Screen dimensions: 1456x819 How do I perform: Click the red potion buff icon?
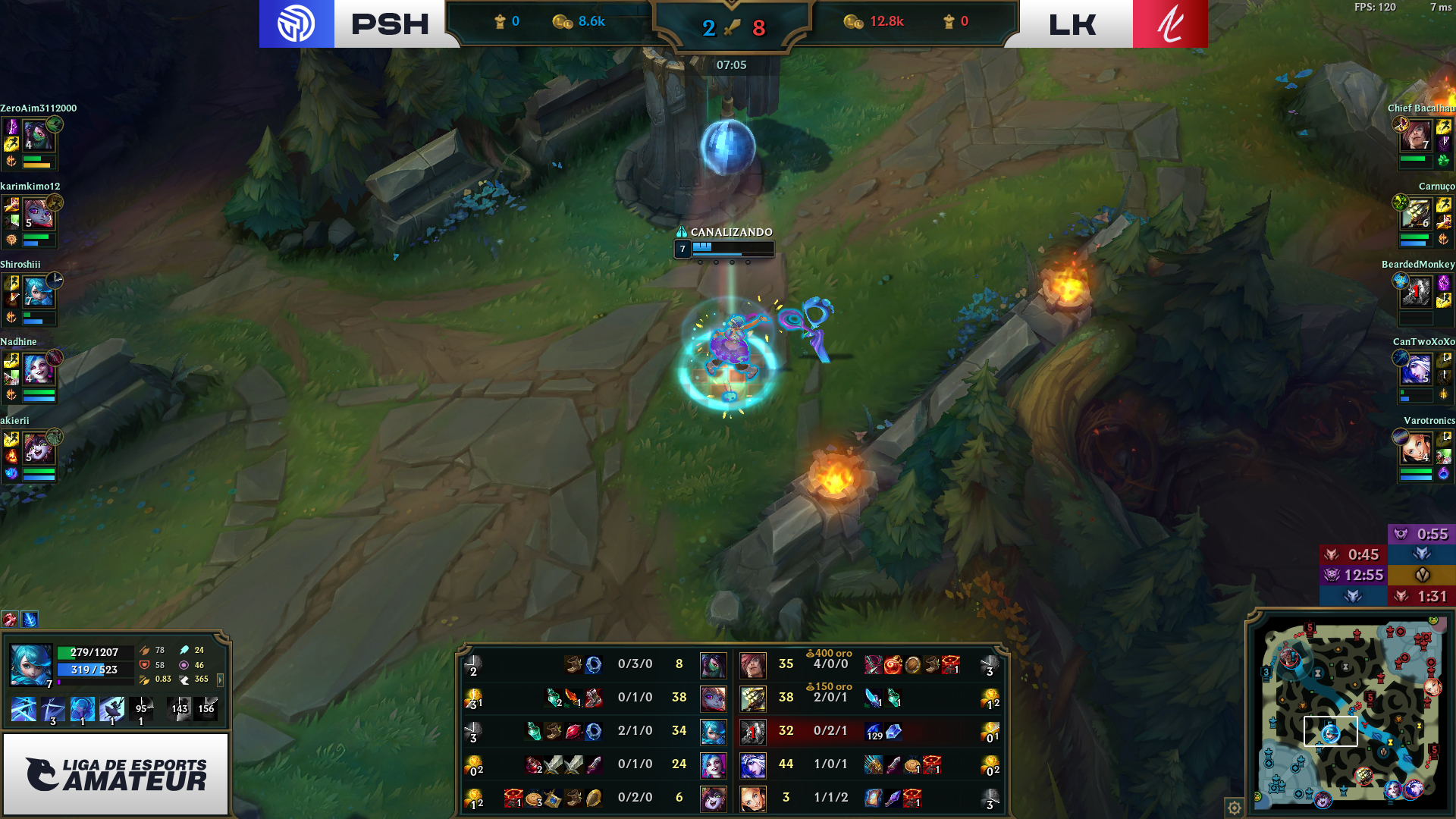pyautogui.click(x=10, y=620)
